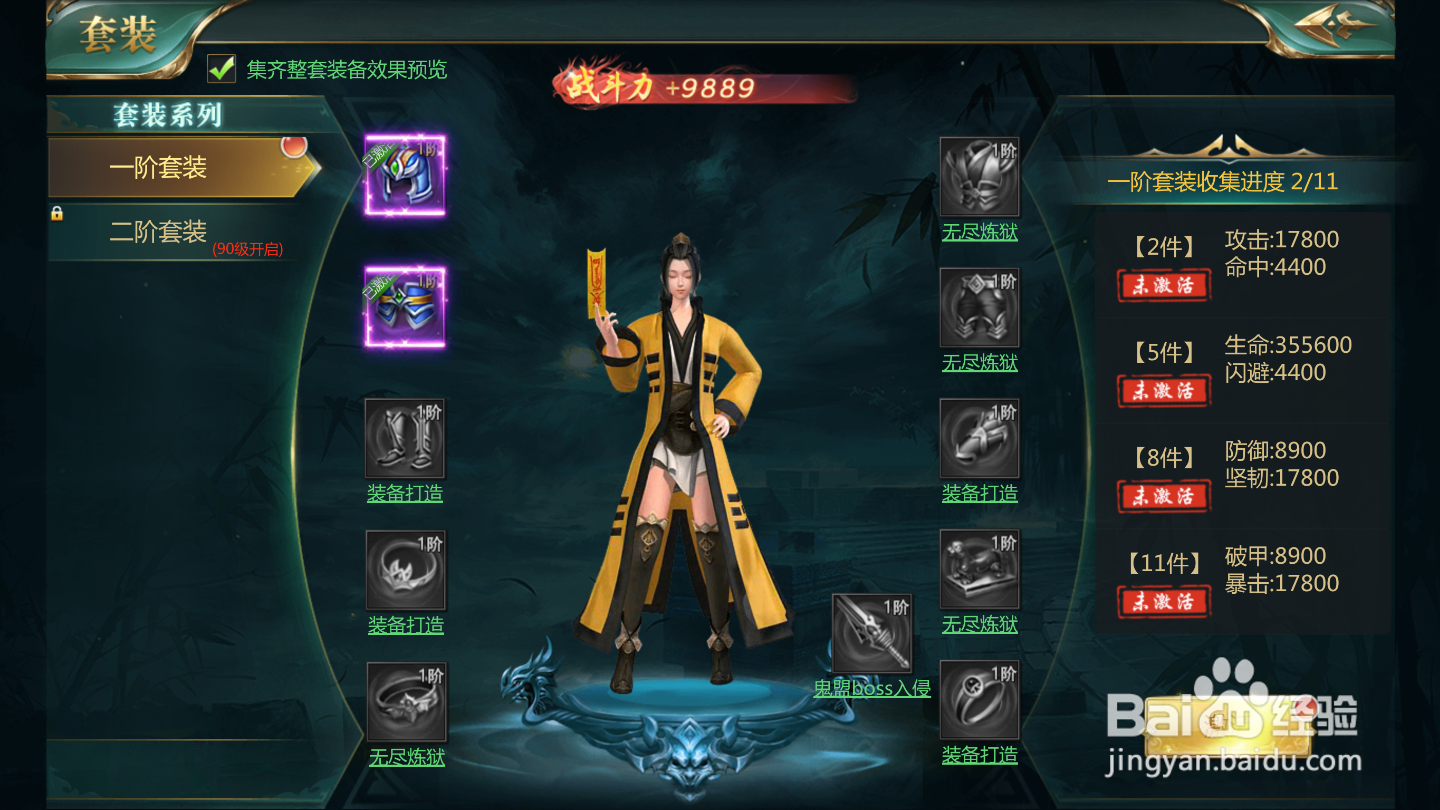The width and height of the screenshot is (1440, 810).
Task: Open the 鬼盟boss入侵 link
Action: click(871, 688)
